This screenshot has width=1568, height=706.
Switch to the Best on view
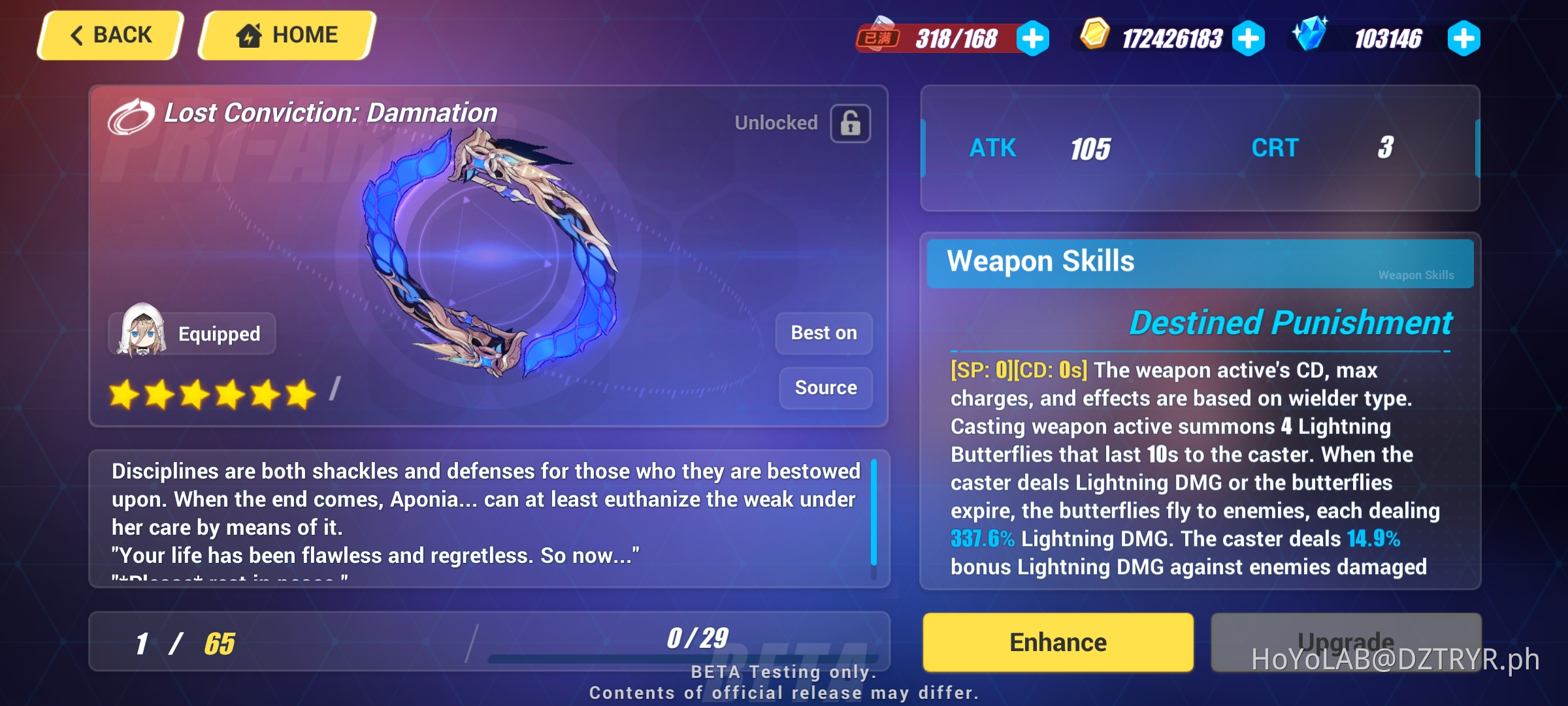(x=824, y=333)
